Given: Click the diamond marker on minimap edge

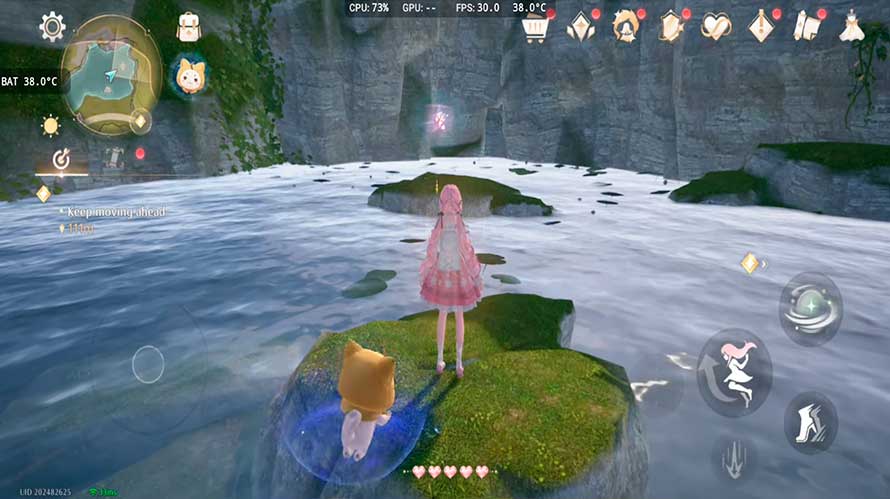Looking at the screenshot, I should (140, 122).
